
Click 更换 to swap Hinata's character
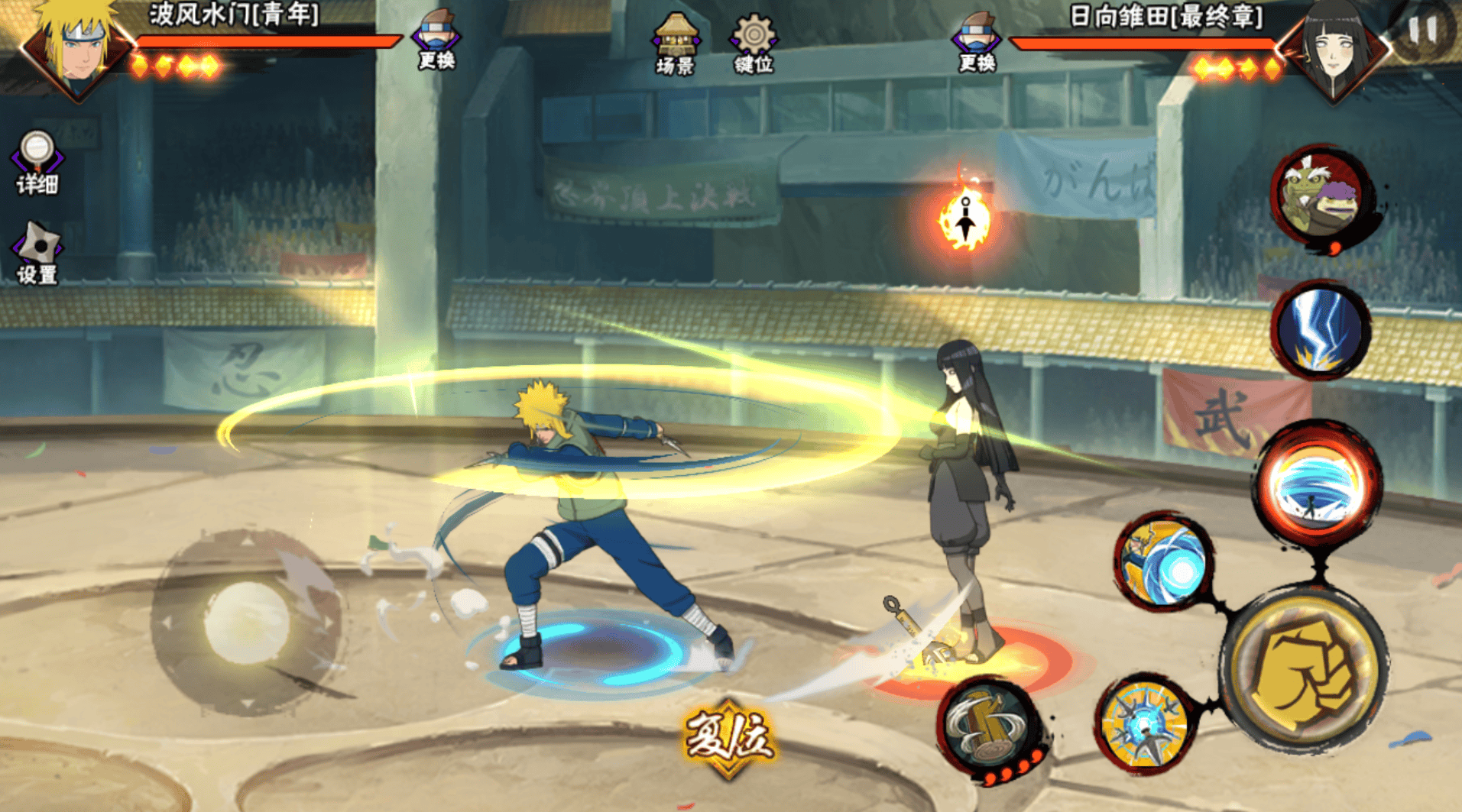(977, 42)
